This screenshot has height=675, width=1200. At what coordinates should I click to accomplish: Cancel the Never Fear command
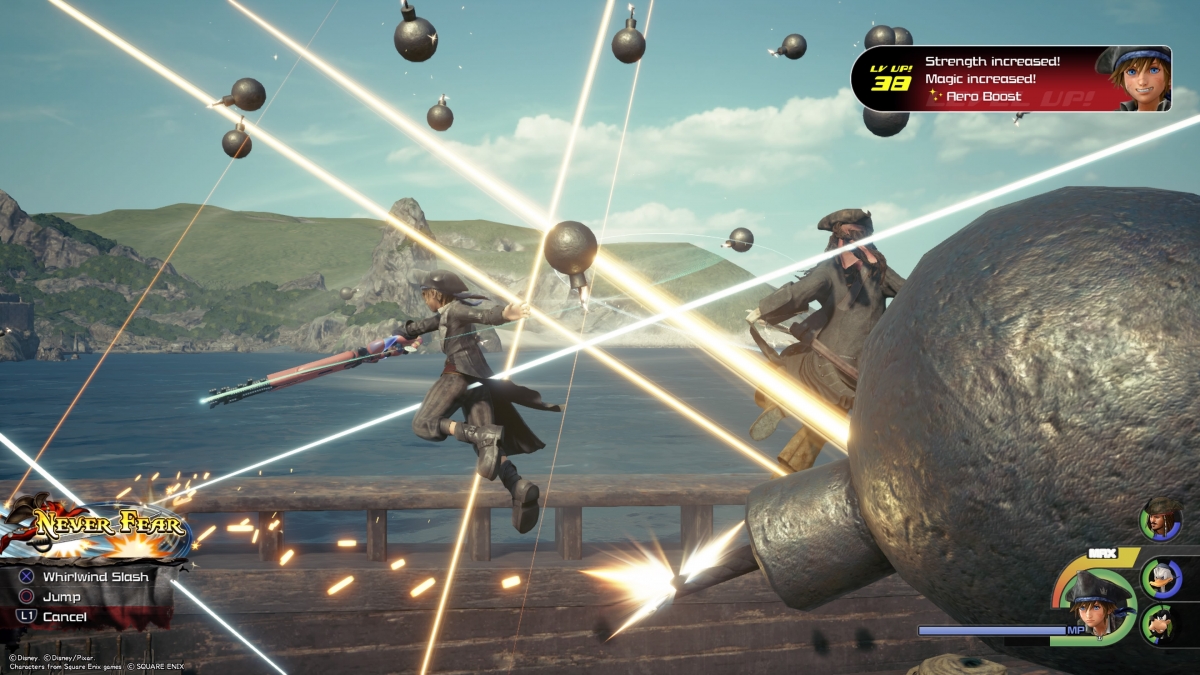[64, 617]
